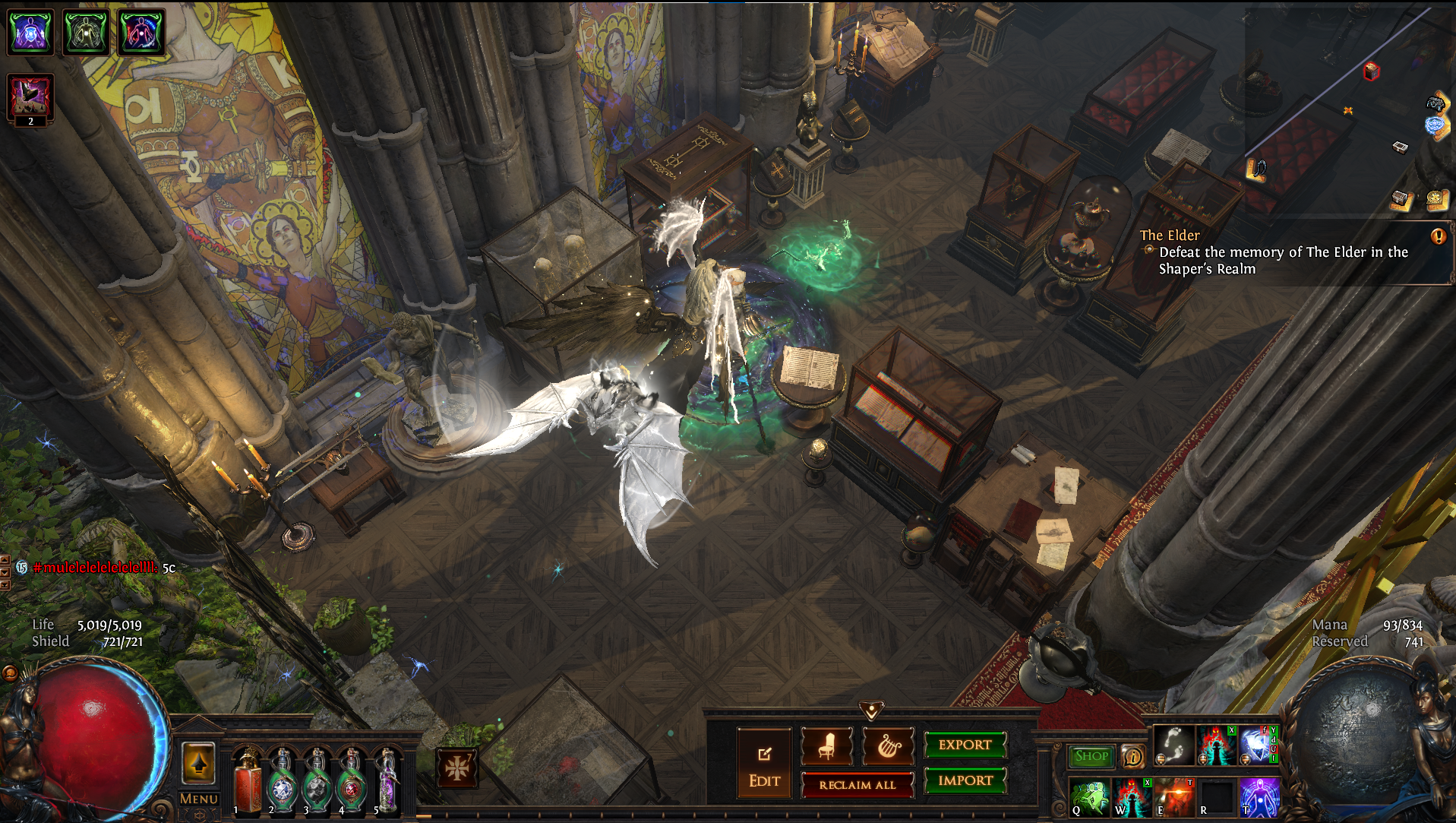
Task: Click the orange info icon beside Shop
Action: pos(1133,756)
